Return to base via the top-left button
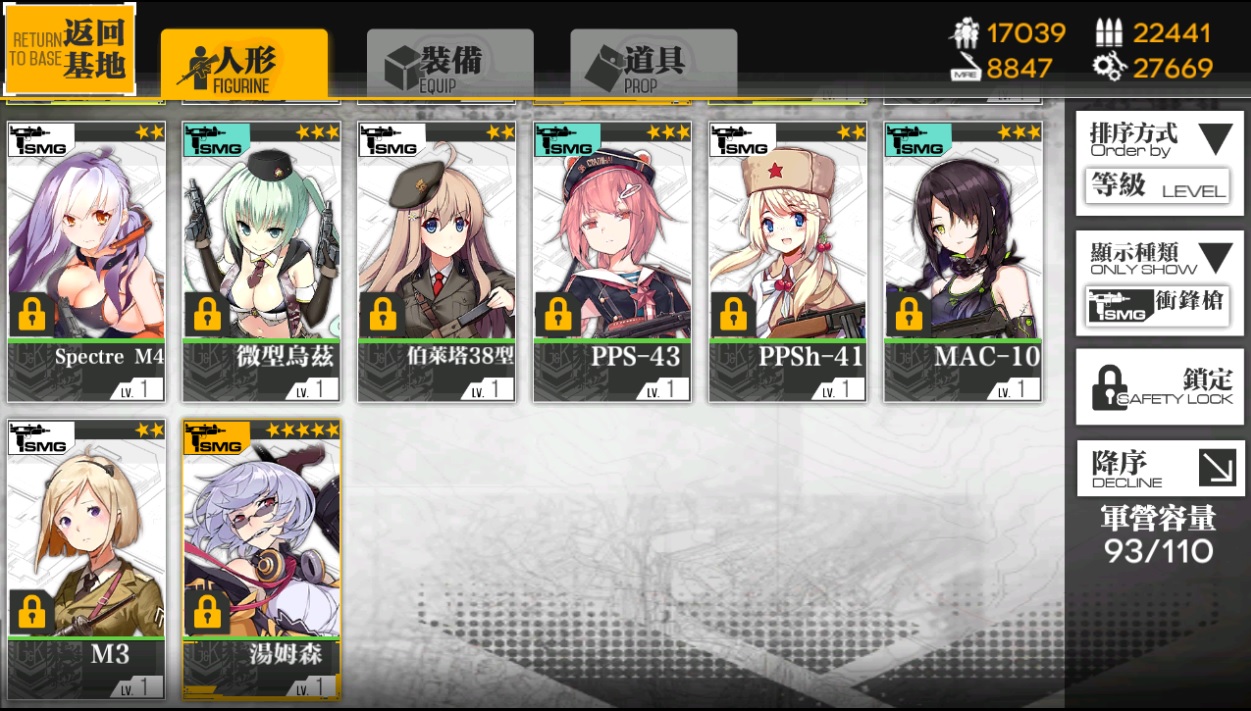The image size is (1251, 711). pos(70,50)
